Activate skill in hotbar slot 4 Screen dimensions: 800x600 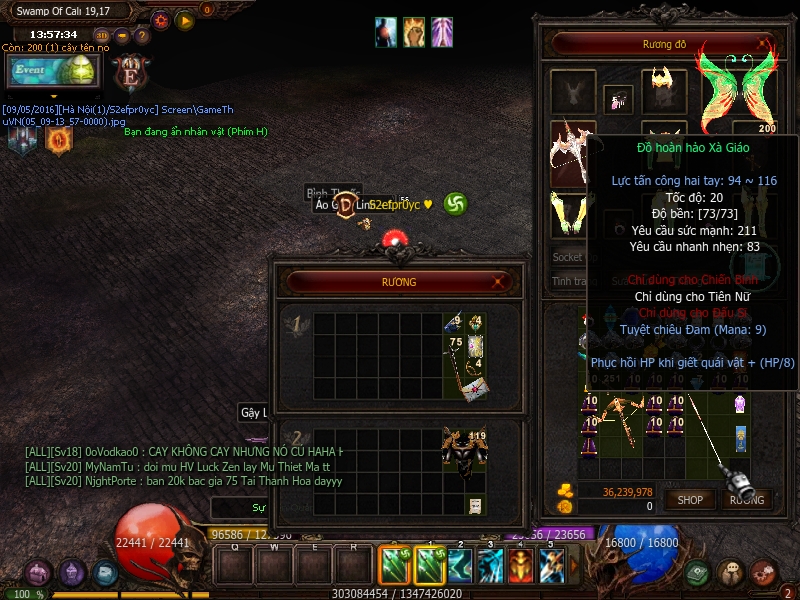pyautogui.click(x=521, y=566)
